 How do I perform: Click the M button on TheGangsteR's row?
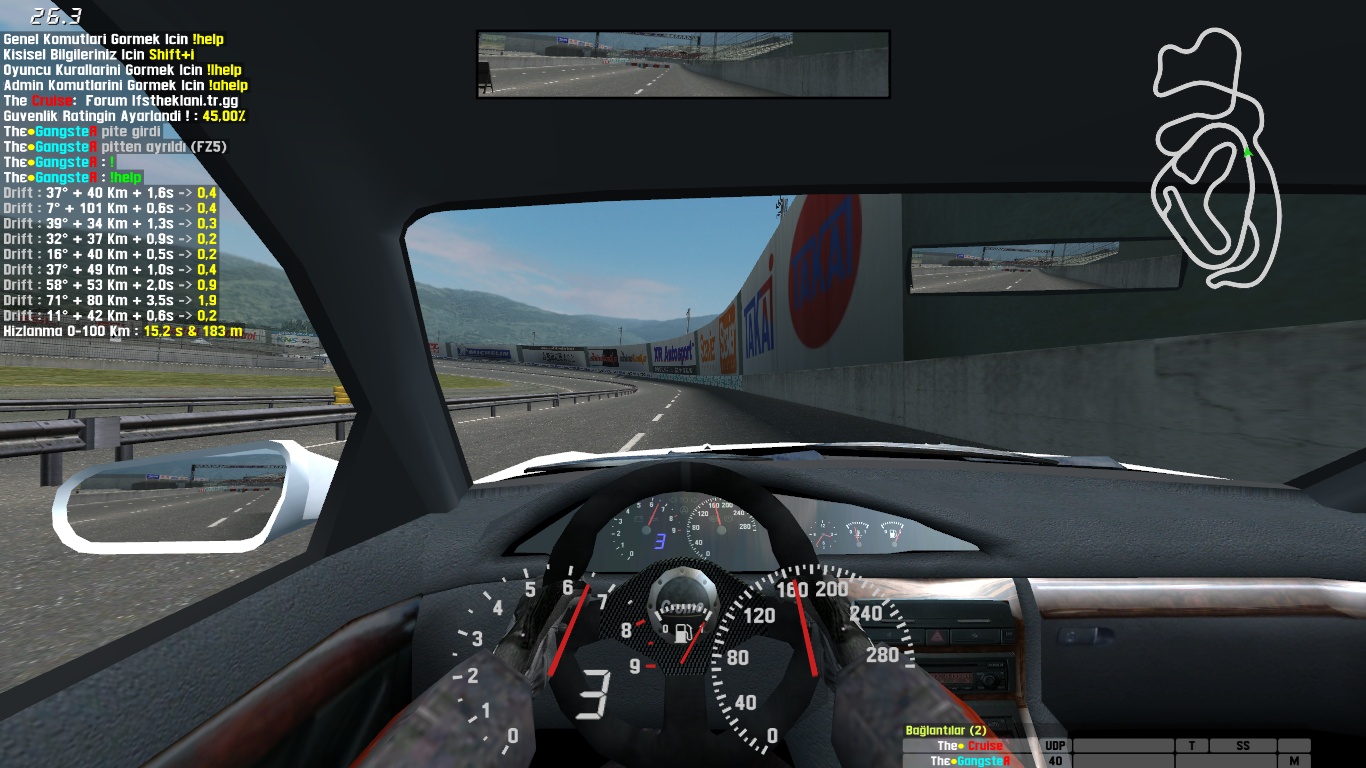pyautogui.click(x=1294, y=761)
